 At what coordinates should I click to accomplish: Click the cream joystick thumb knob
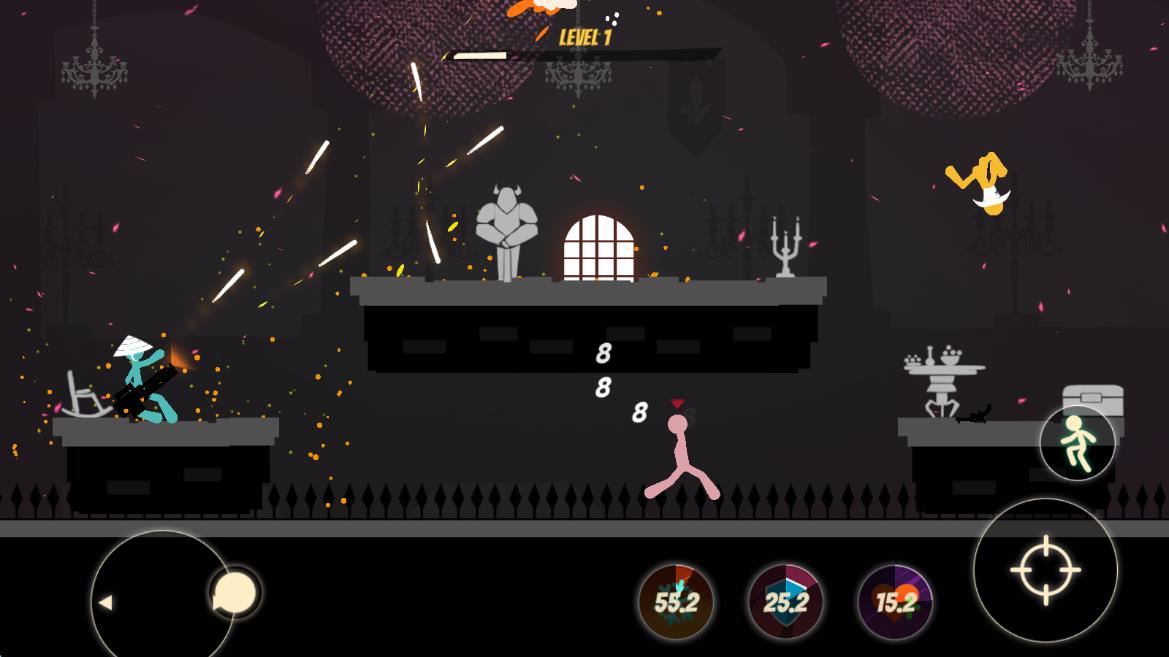point(236,593)
